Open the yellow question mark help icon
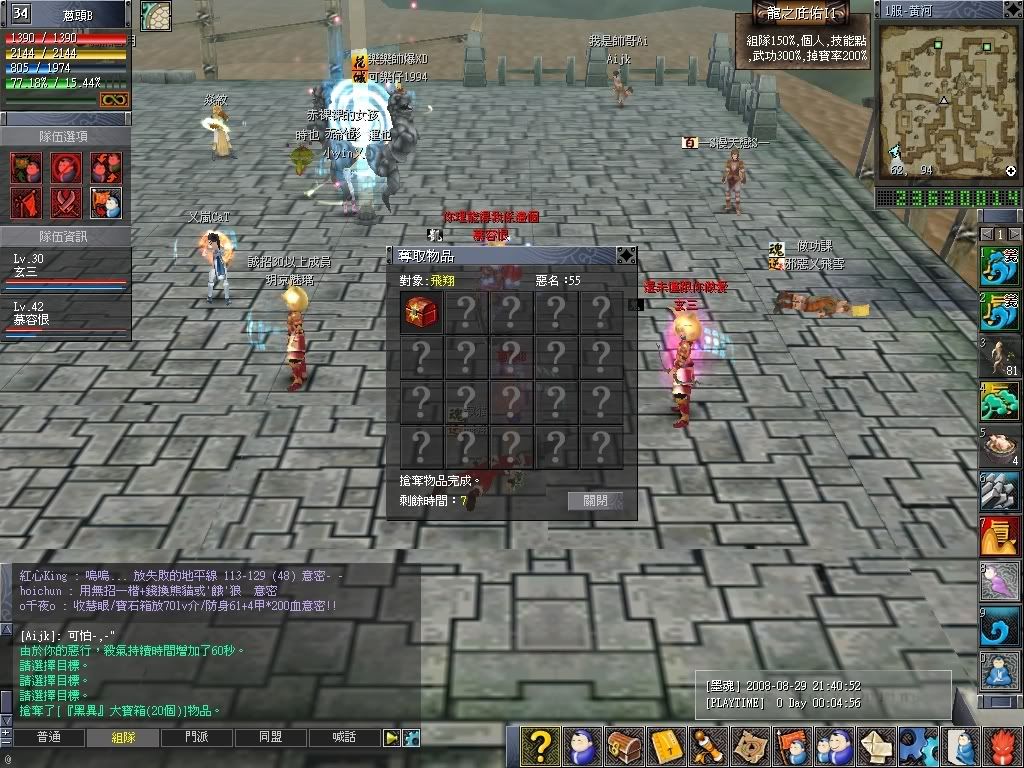This screenshot has height=768, width=1024. 540,746
